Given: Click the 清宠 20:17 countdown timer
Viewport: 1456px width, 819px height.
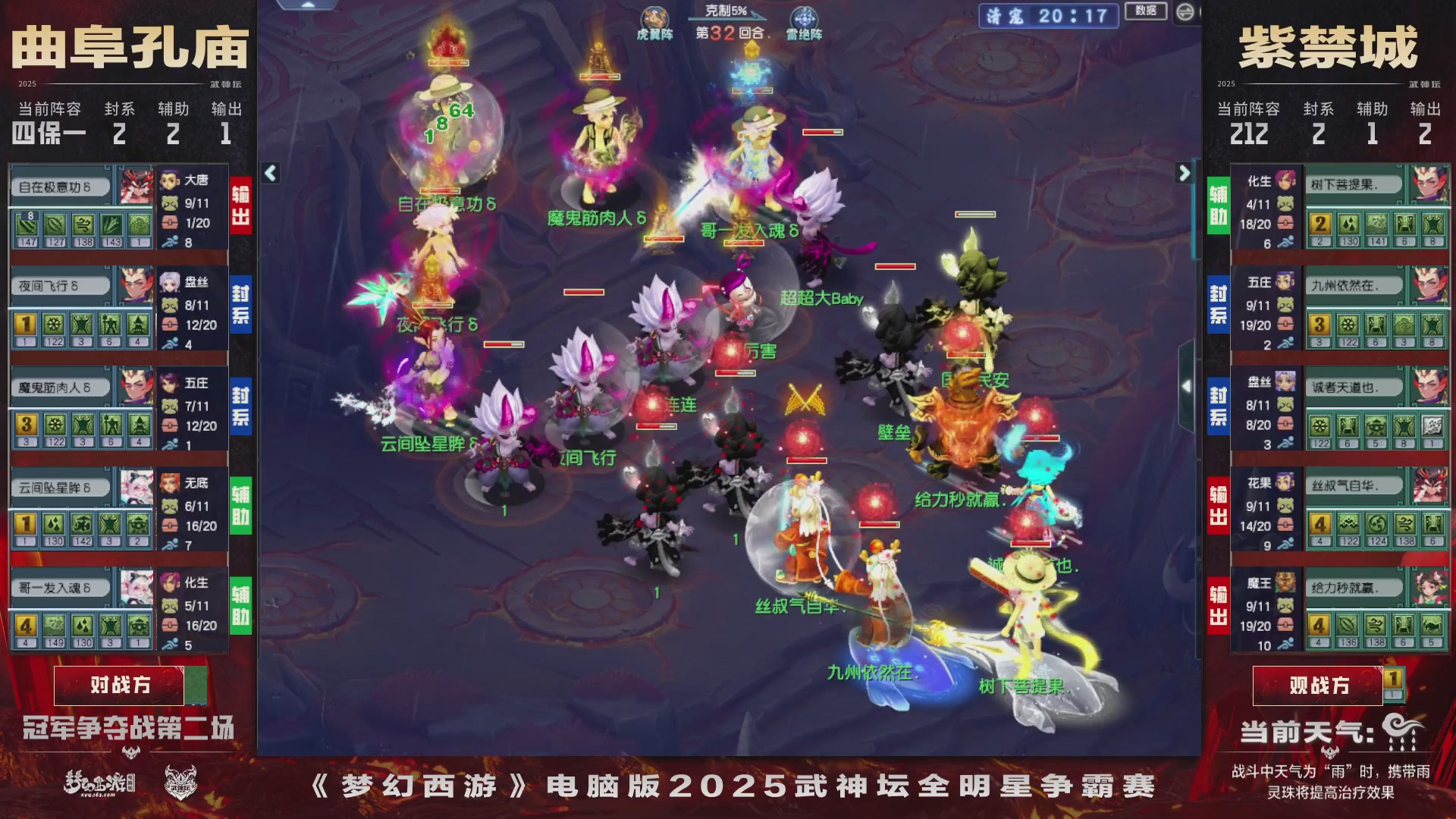Looking at the screenshot, I should click(1050, 17).
